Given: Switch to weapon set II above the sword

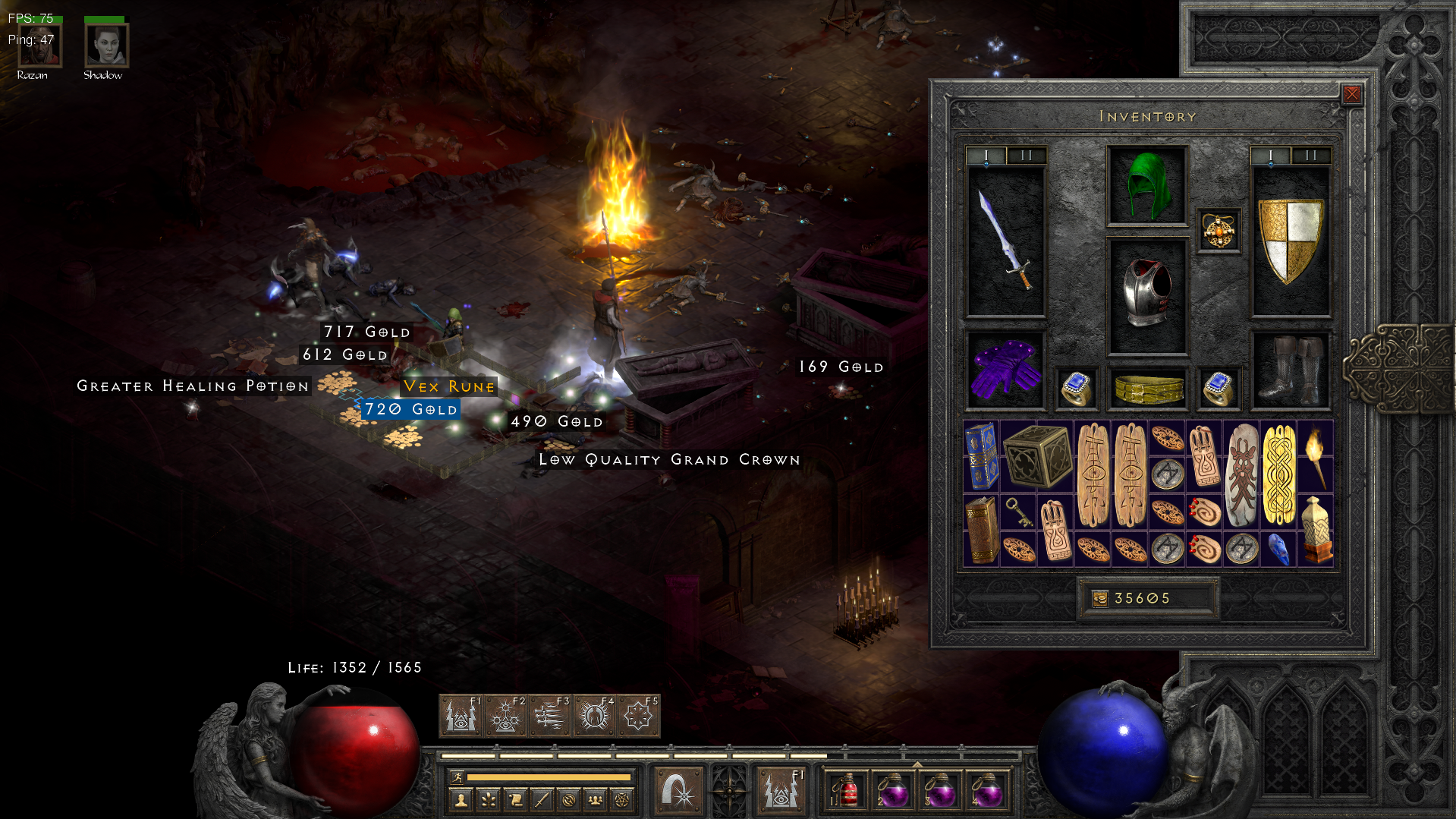Looking at the screenshot, I should tap(1026, 156).
